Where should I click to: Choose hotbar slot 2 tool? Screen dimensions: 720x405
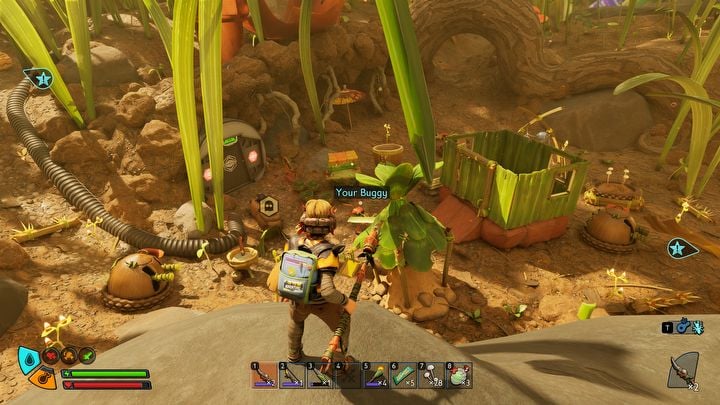290,375
